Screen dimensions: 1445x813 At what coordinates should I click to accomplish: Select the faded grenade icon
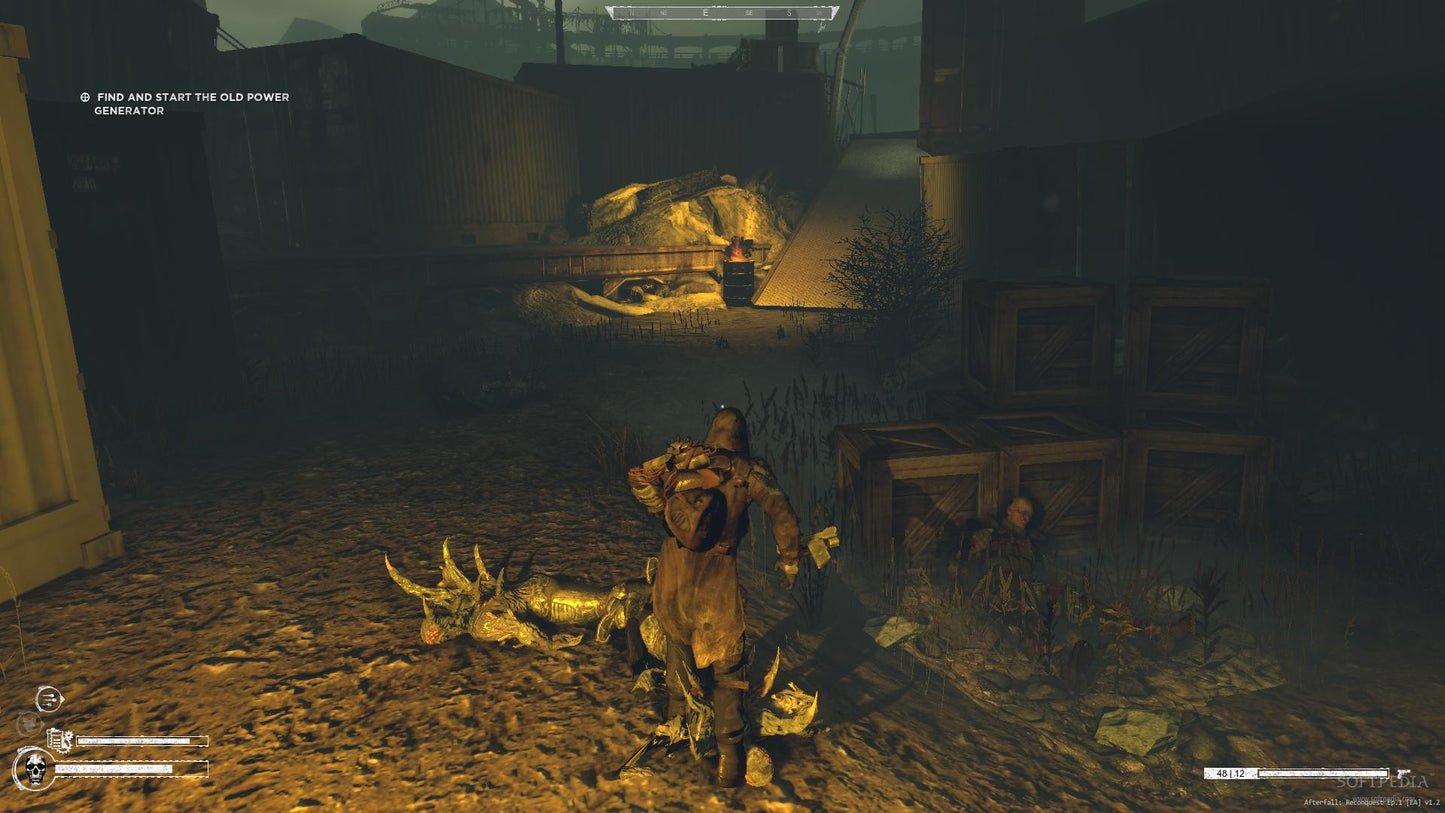coord(29,723)
